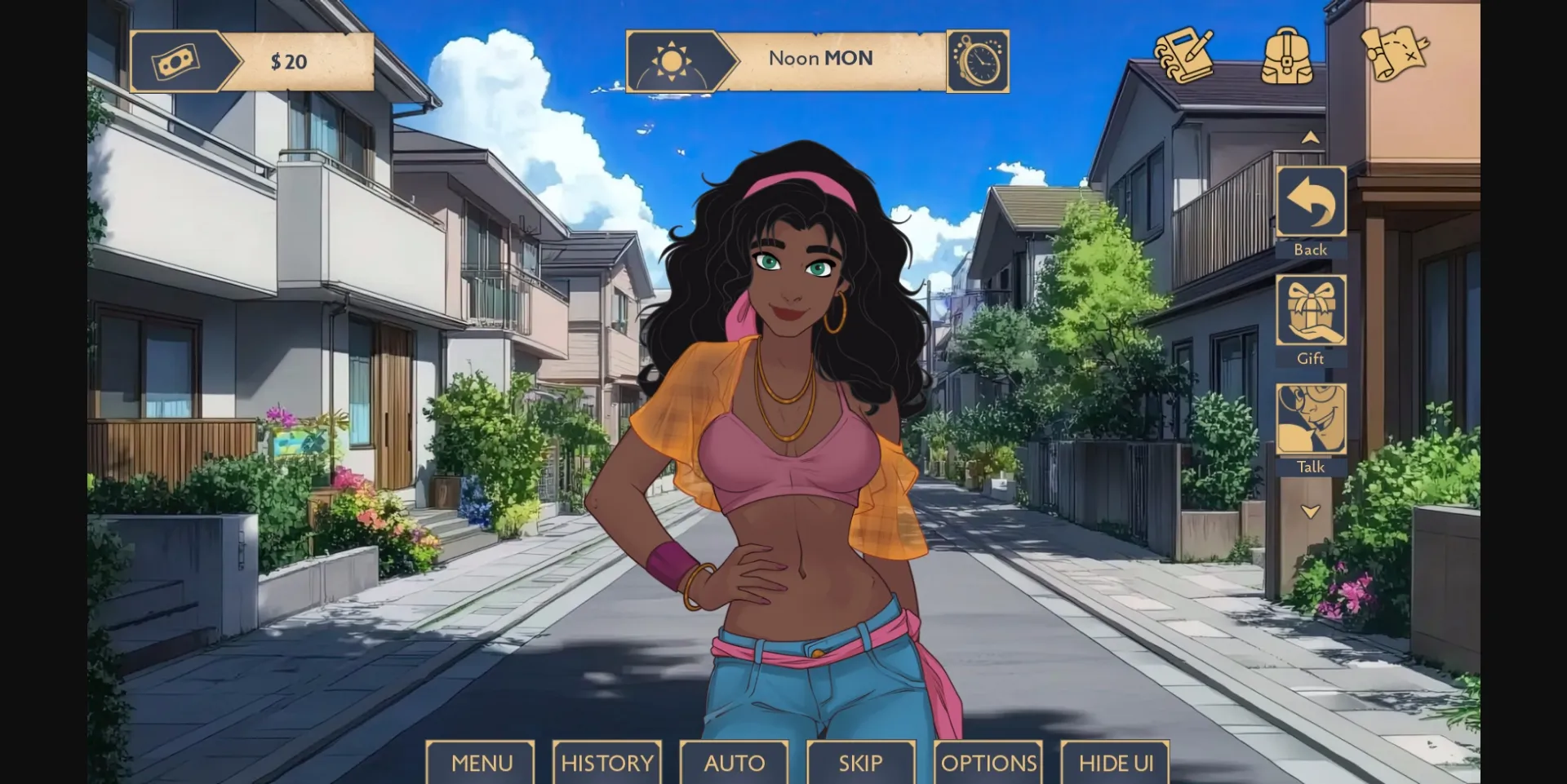
Task: Toggle AUTO play mode
Action: (x=733, y=764)
